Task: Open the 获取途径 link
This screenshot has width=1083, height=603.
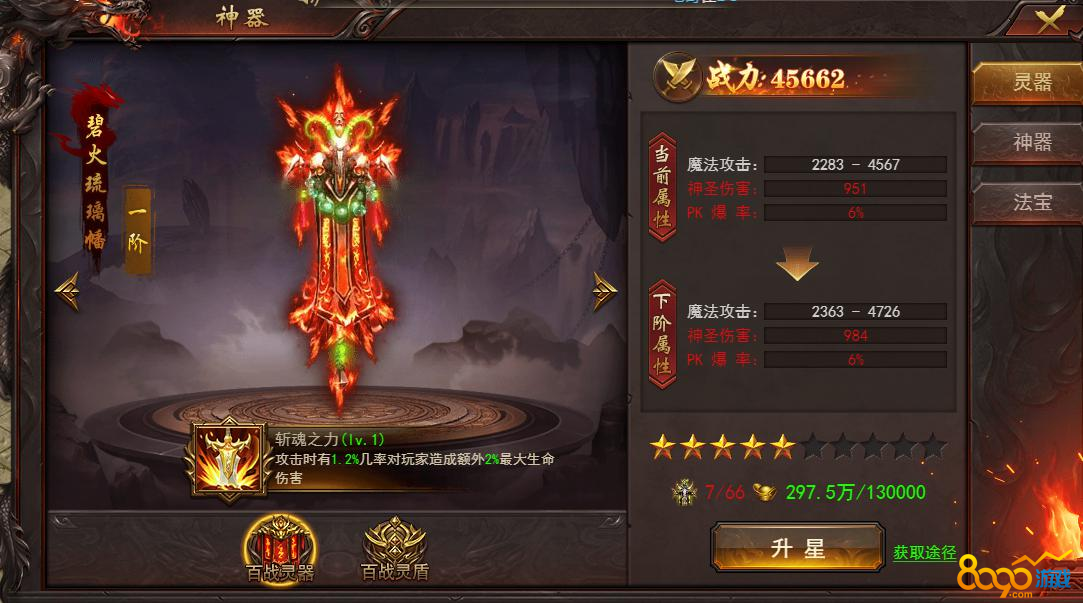Action: click(924, 552)
